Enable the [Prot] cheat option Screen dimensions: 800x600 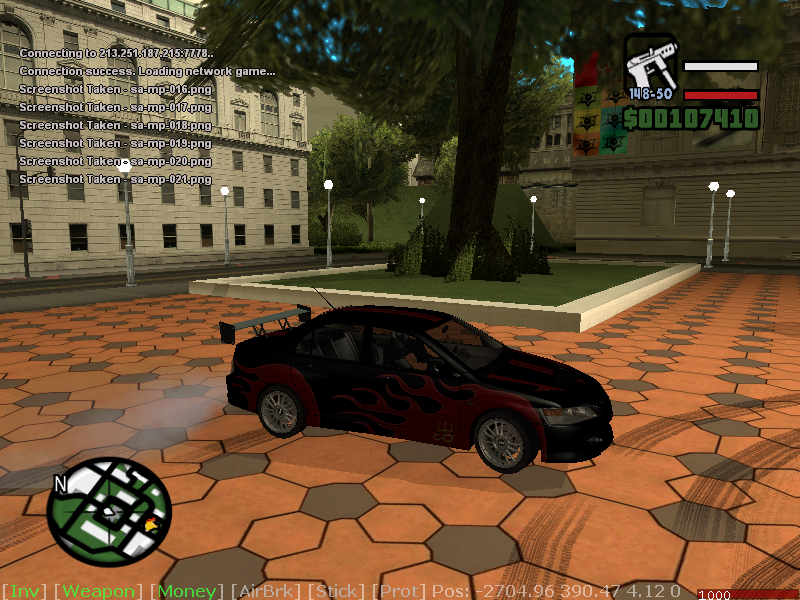point(399,591)
